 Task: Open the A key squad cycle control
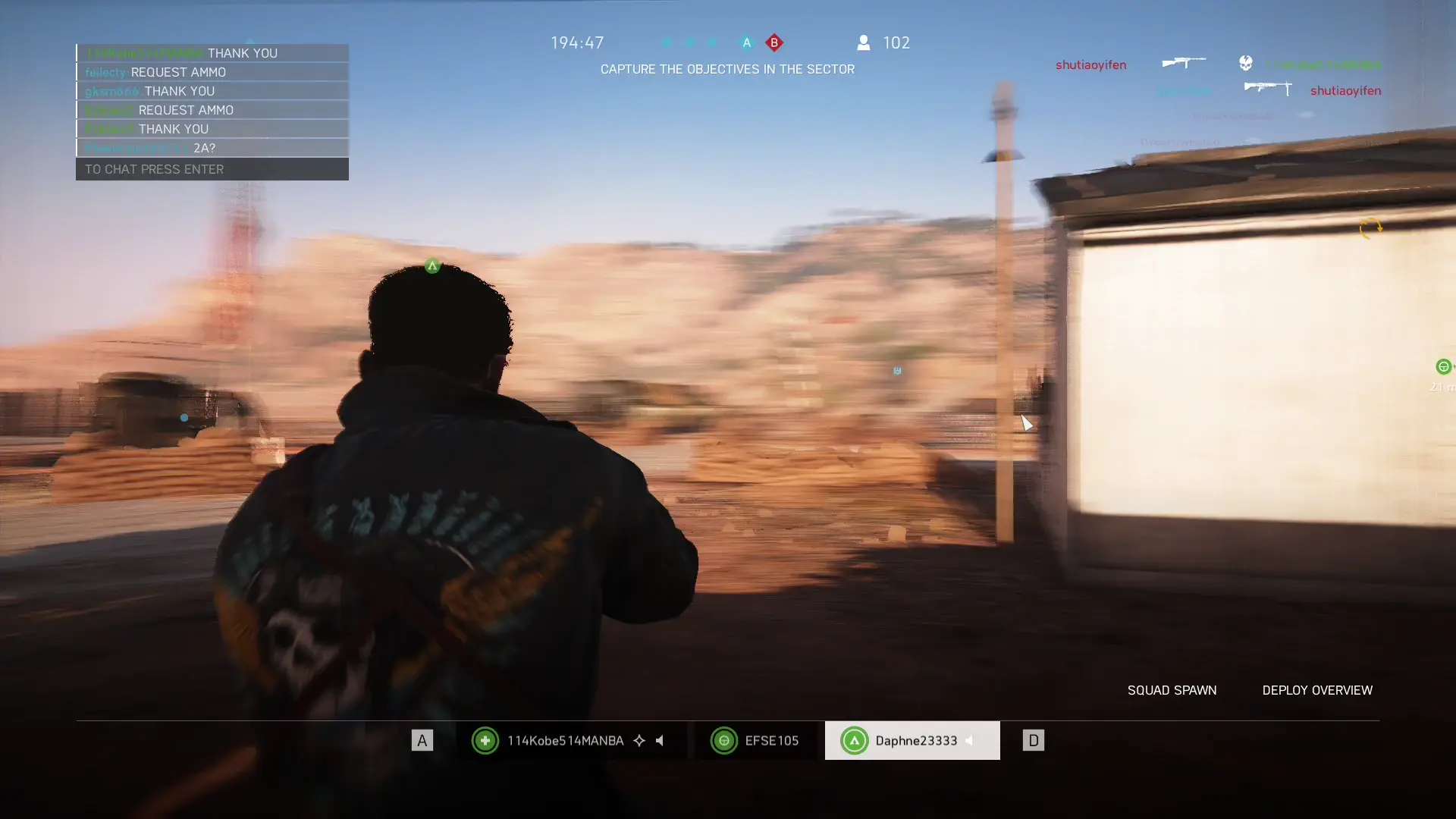422,740
